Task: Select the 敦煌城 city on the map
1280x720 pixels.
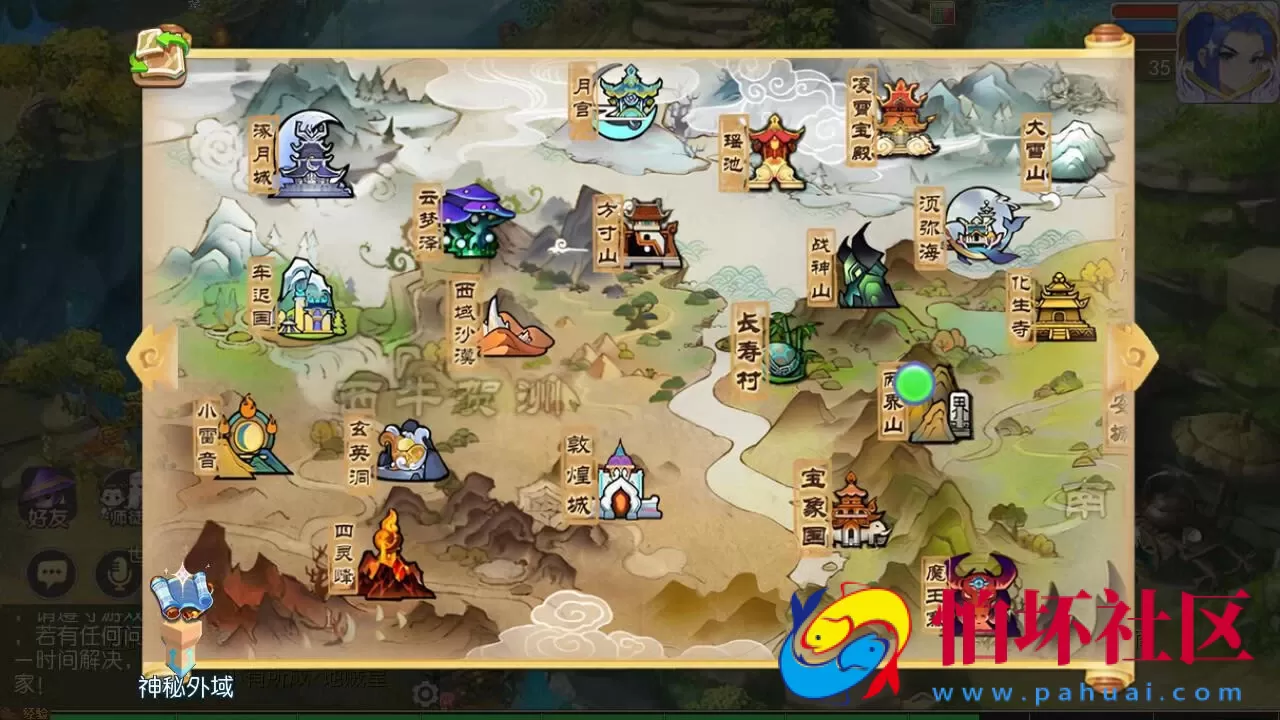Action: click(x=623, y=490)
